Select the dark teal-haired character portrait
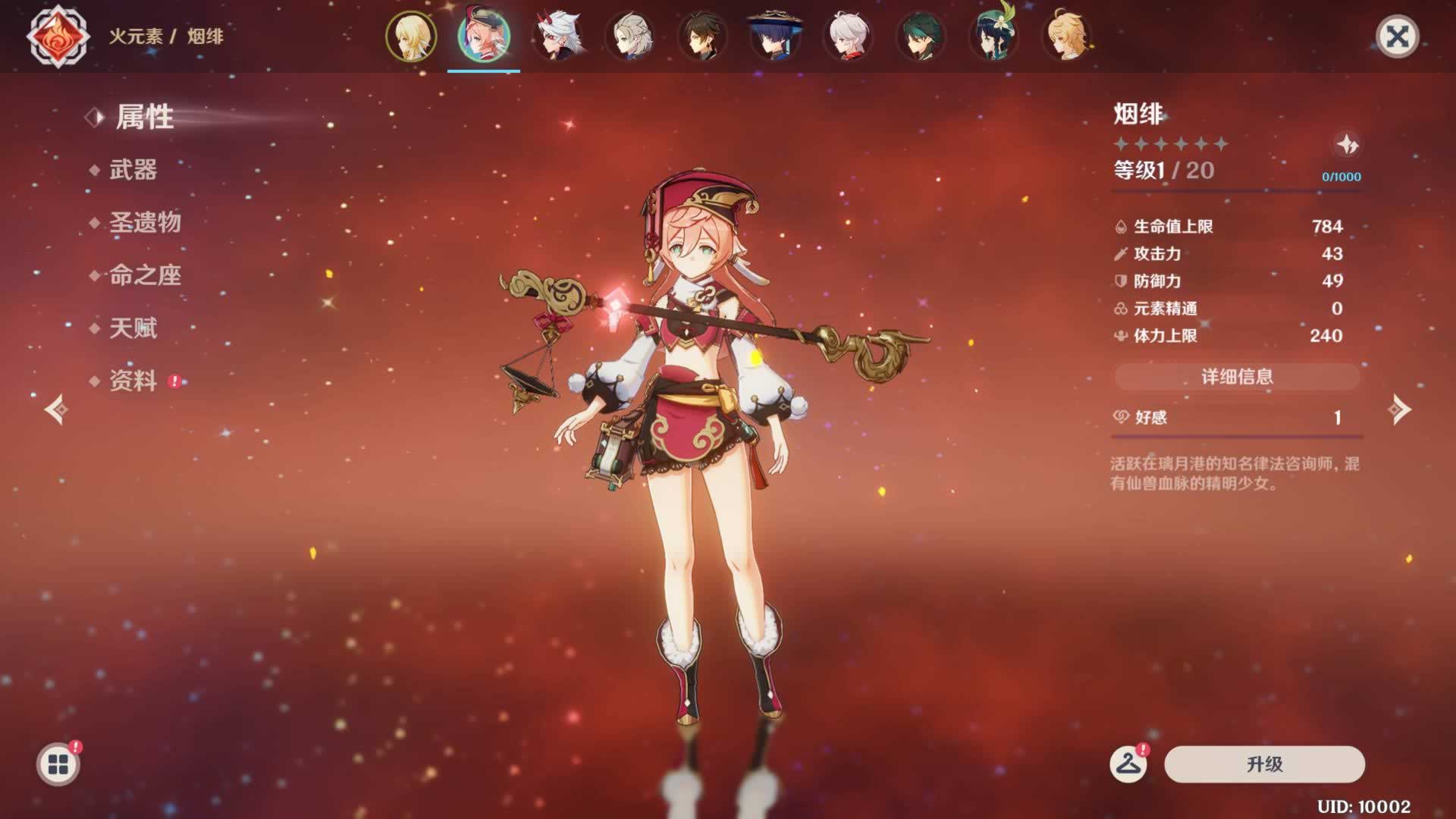 pyautogui.click(x=921, y=36)
